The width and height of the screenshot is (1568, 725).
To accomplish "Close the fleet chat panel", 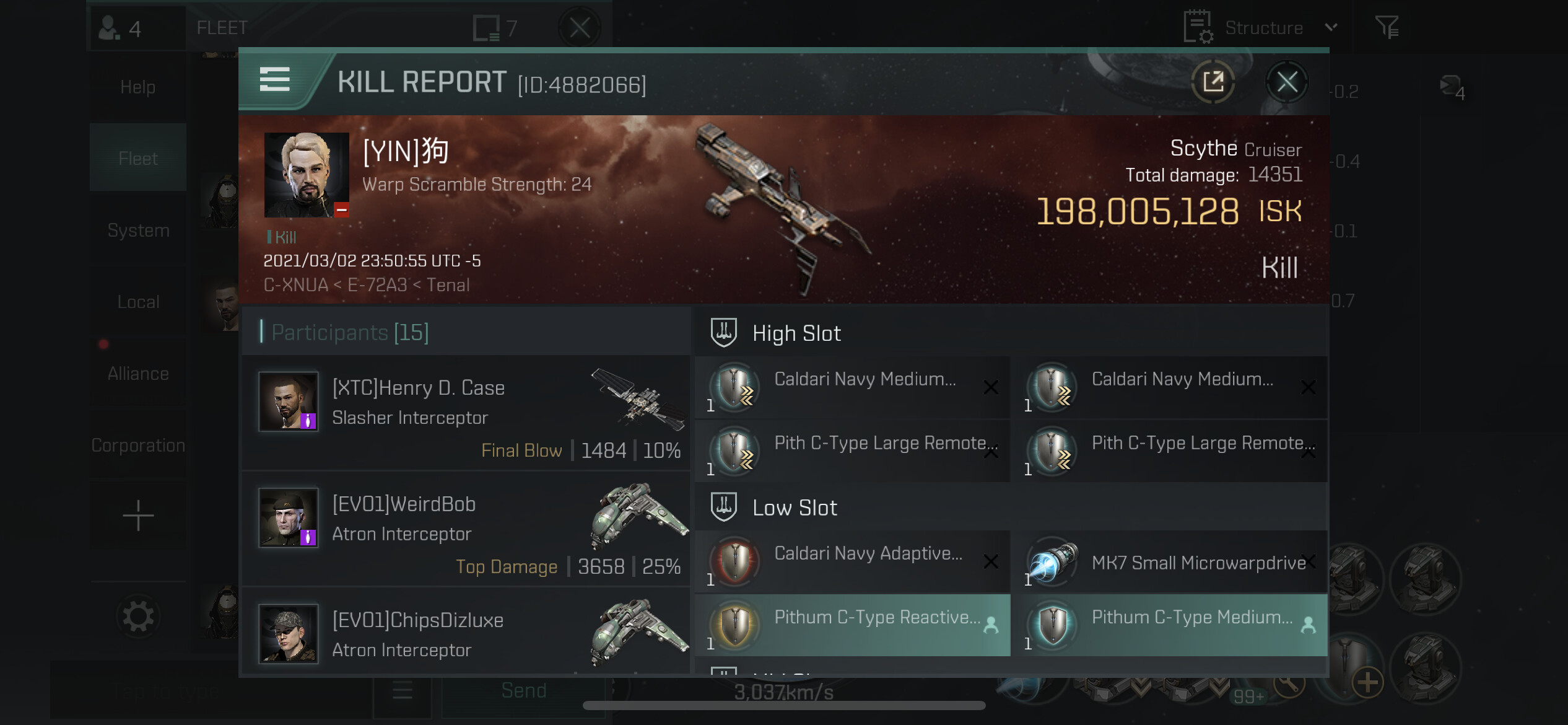I will point(580,28).
